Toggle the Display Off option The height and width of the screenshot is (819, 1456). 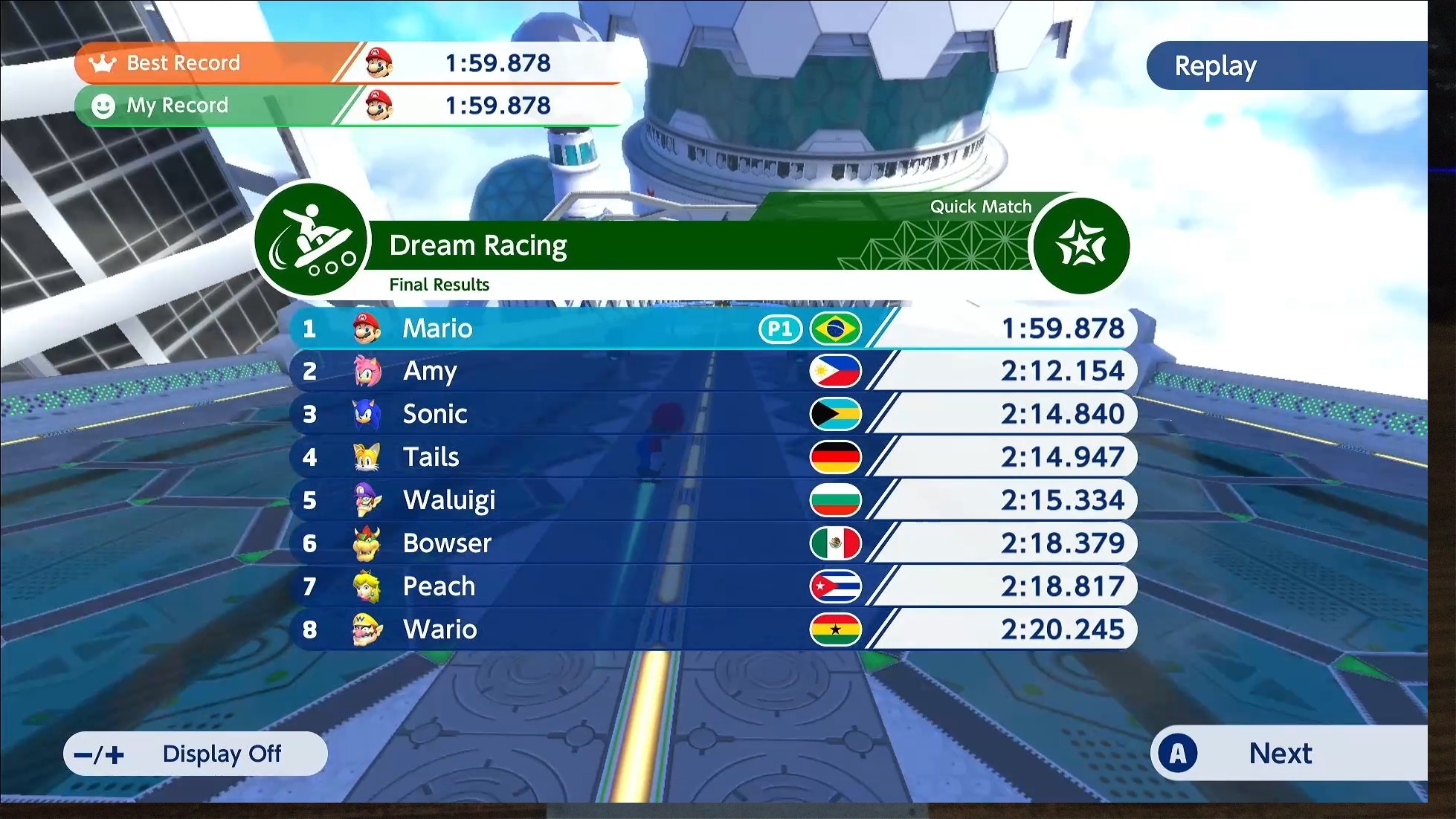coord(196,754)
